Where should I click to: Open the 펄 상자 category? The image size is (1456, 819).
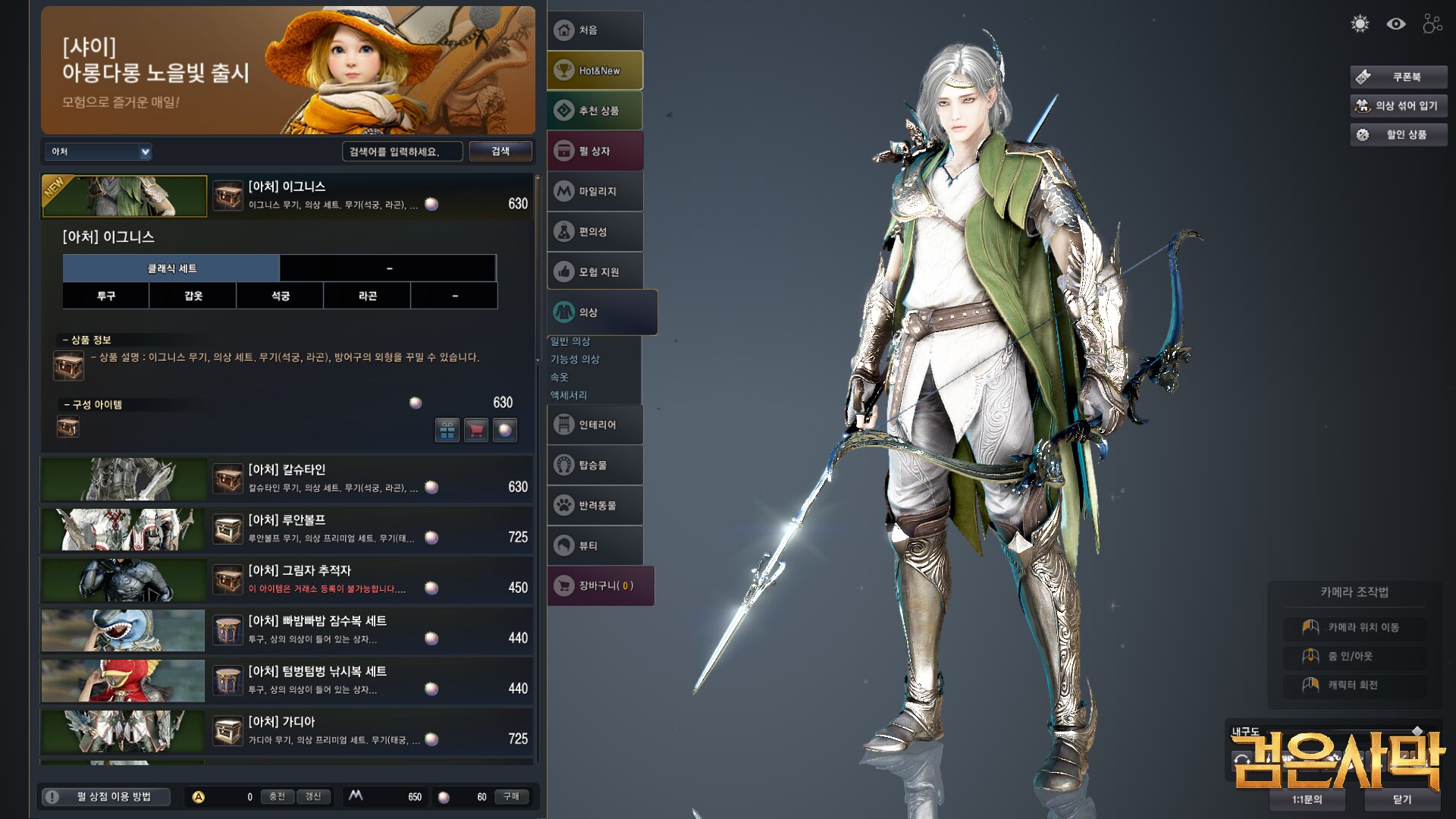point(595,151)
